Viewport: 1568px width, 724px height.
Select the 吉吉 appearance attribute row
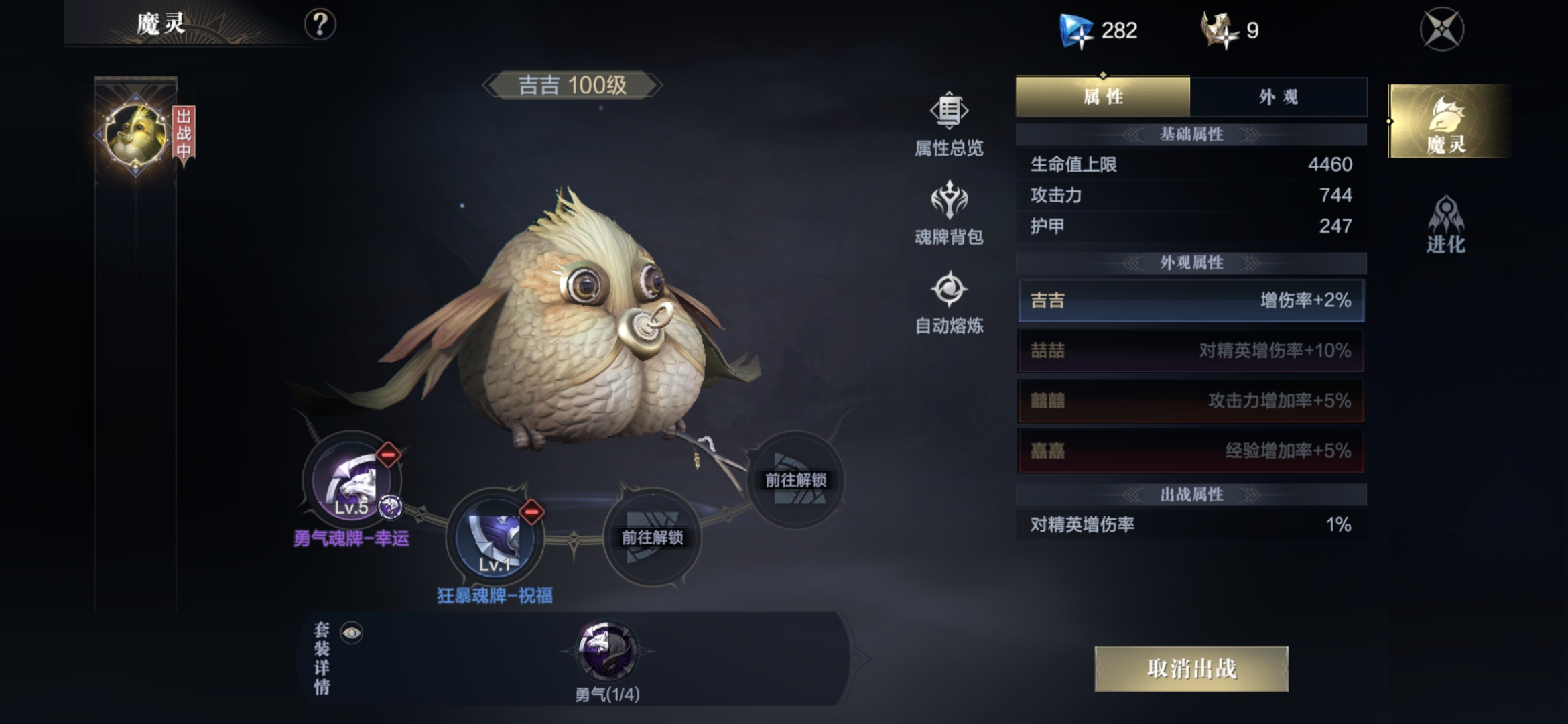[x=1191, y=300]
